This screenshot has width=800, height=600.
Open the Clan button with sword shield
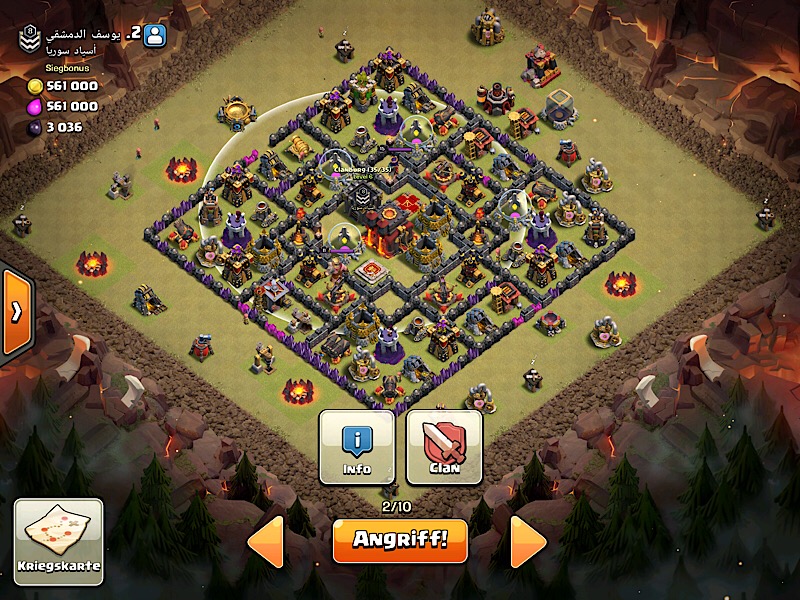tap(444, 446)
